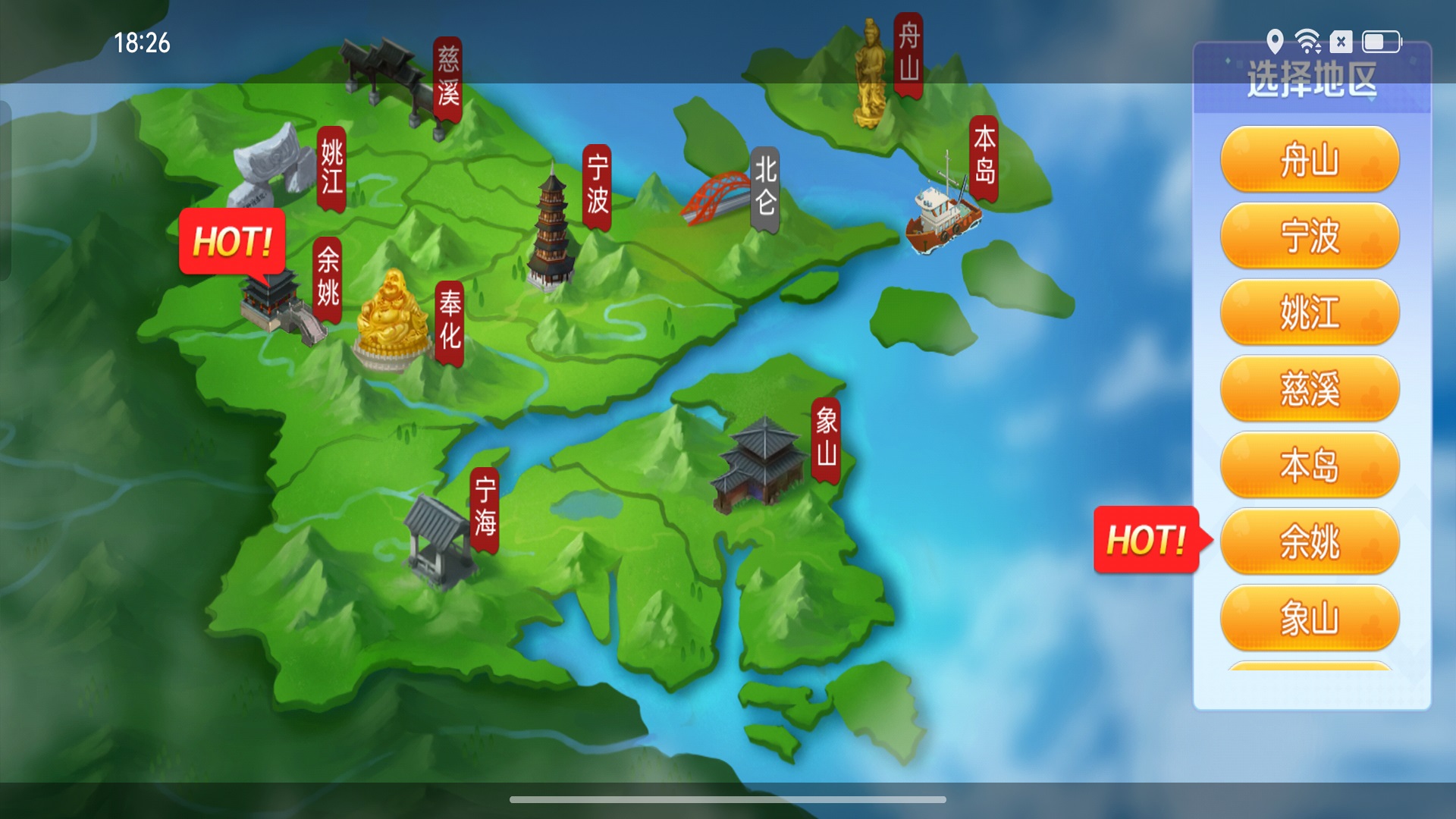Click the 姚江 red map banner
1456x819 pixels.
[331, 168]
